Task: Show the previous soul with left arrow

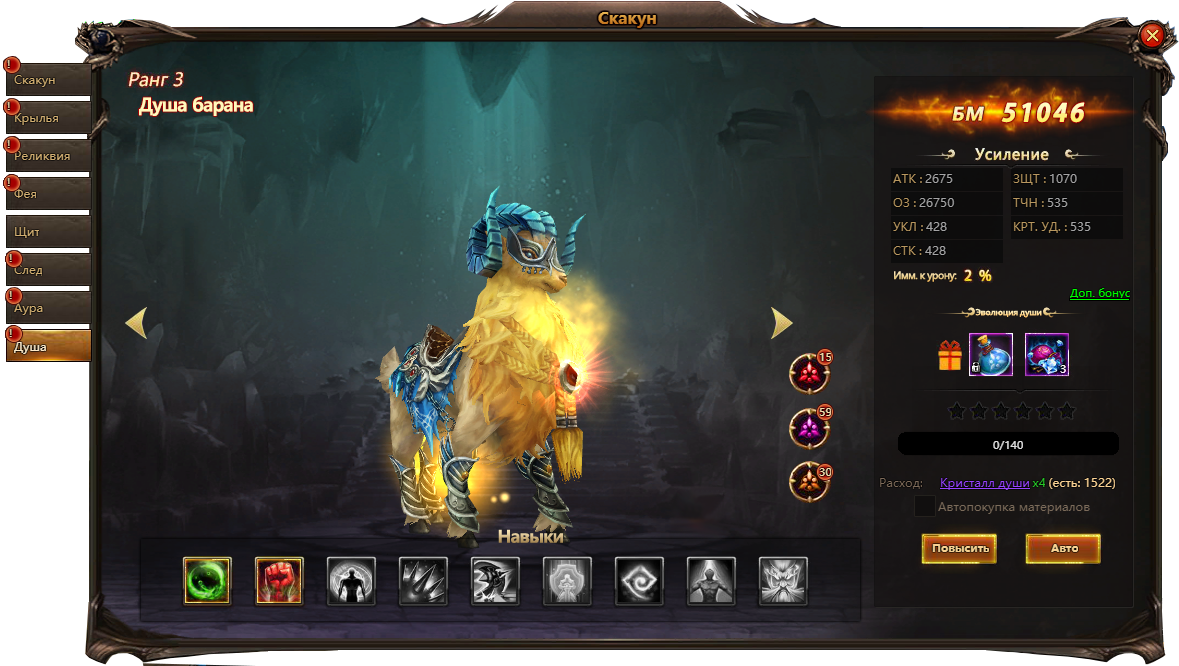Action: 136,322
